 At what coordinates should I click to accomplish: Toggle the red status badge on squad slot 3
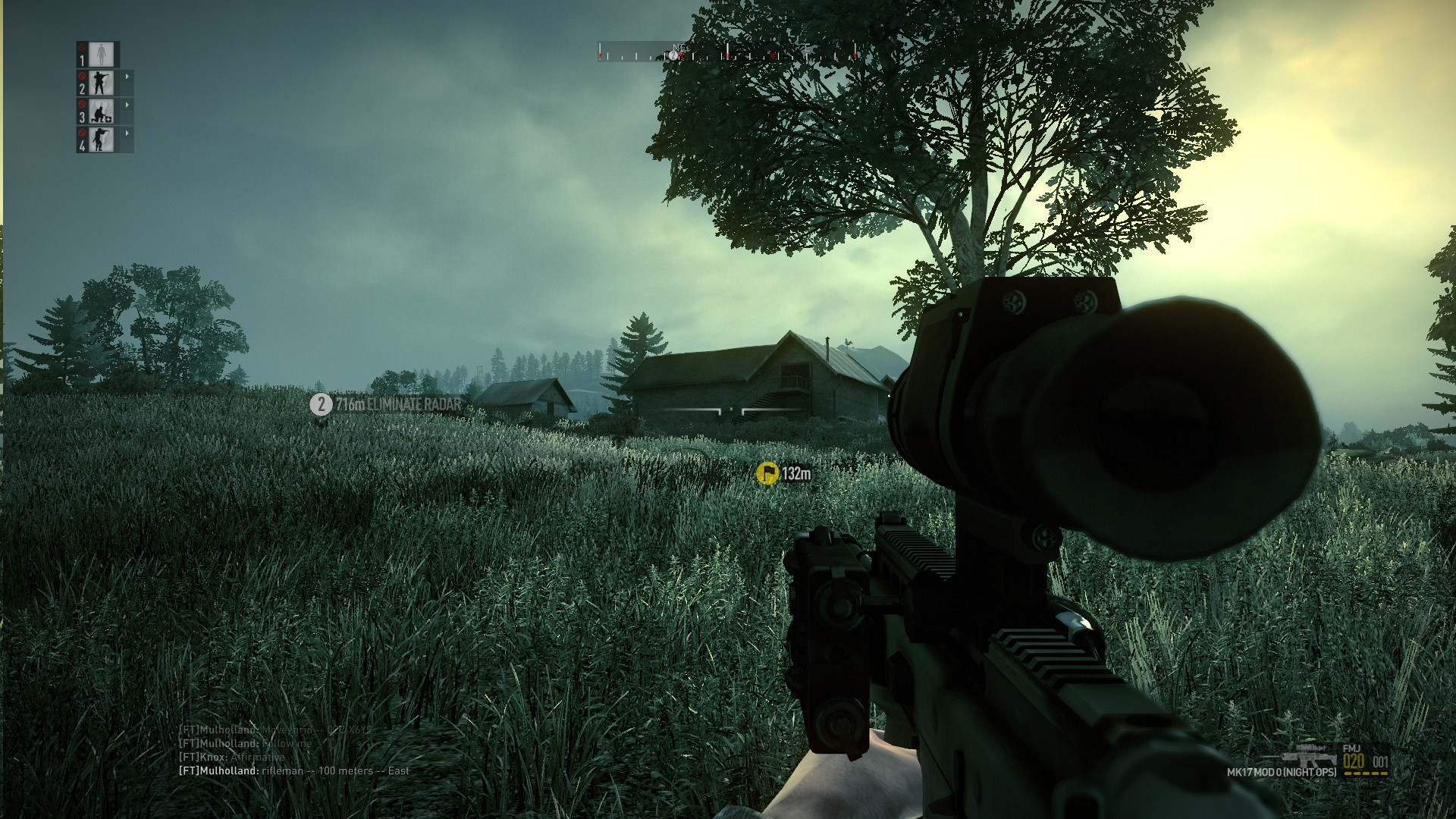(x=81, y=105)
